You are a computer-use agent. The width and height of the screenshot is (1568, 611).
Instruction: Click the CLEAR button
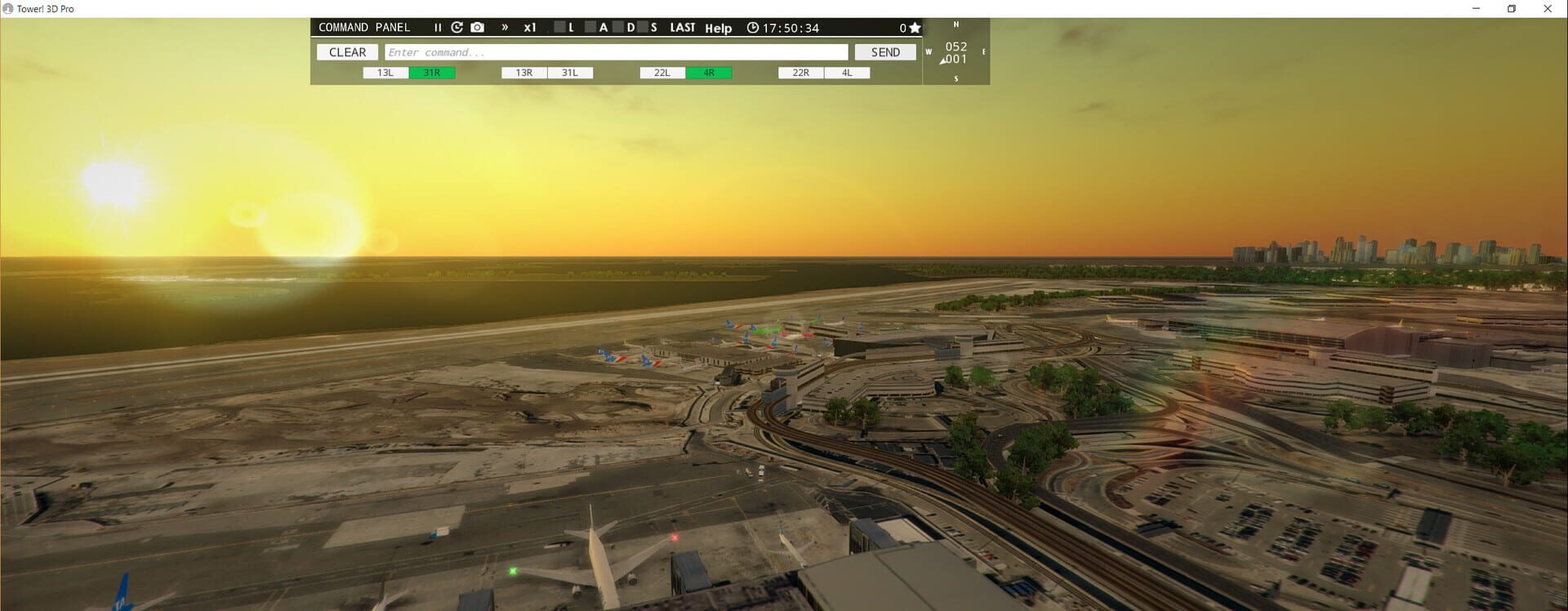(346, 51)
